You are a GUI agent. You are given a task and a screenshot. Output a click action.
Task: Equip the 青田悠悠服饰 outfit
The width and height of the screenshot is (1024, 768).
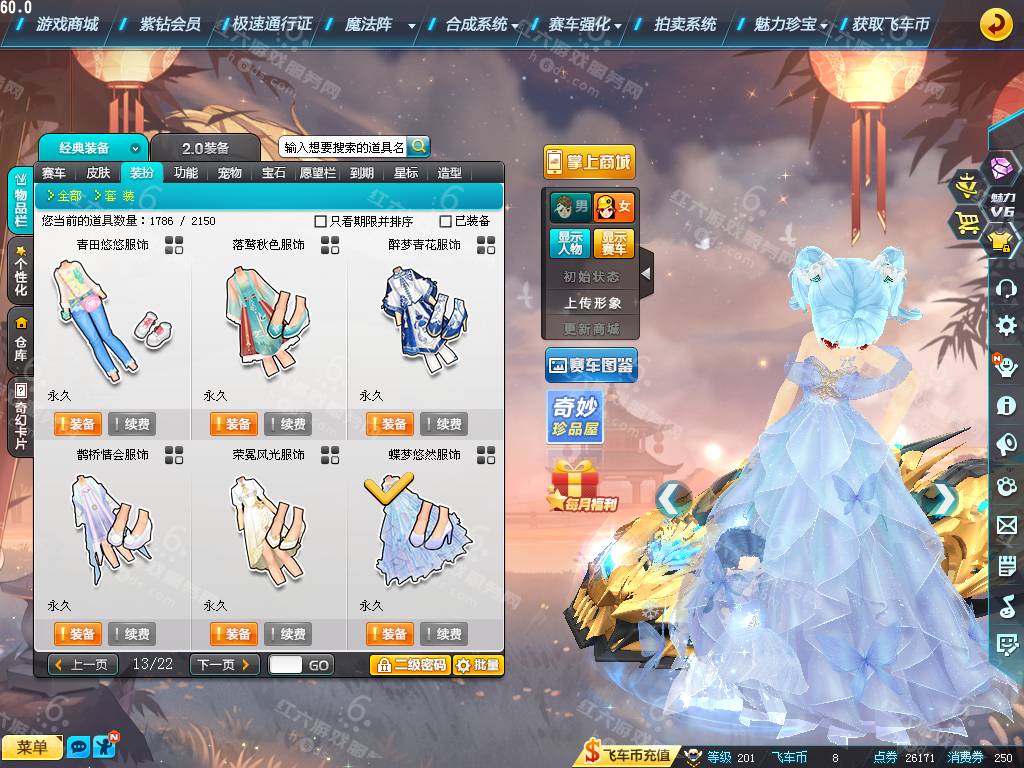pos(77,424)
